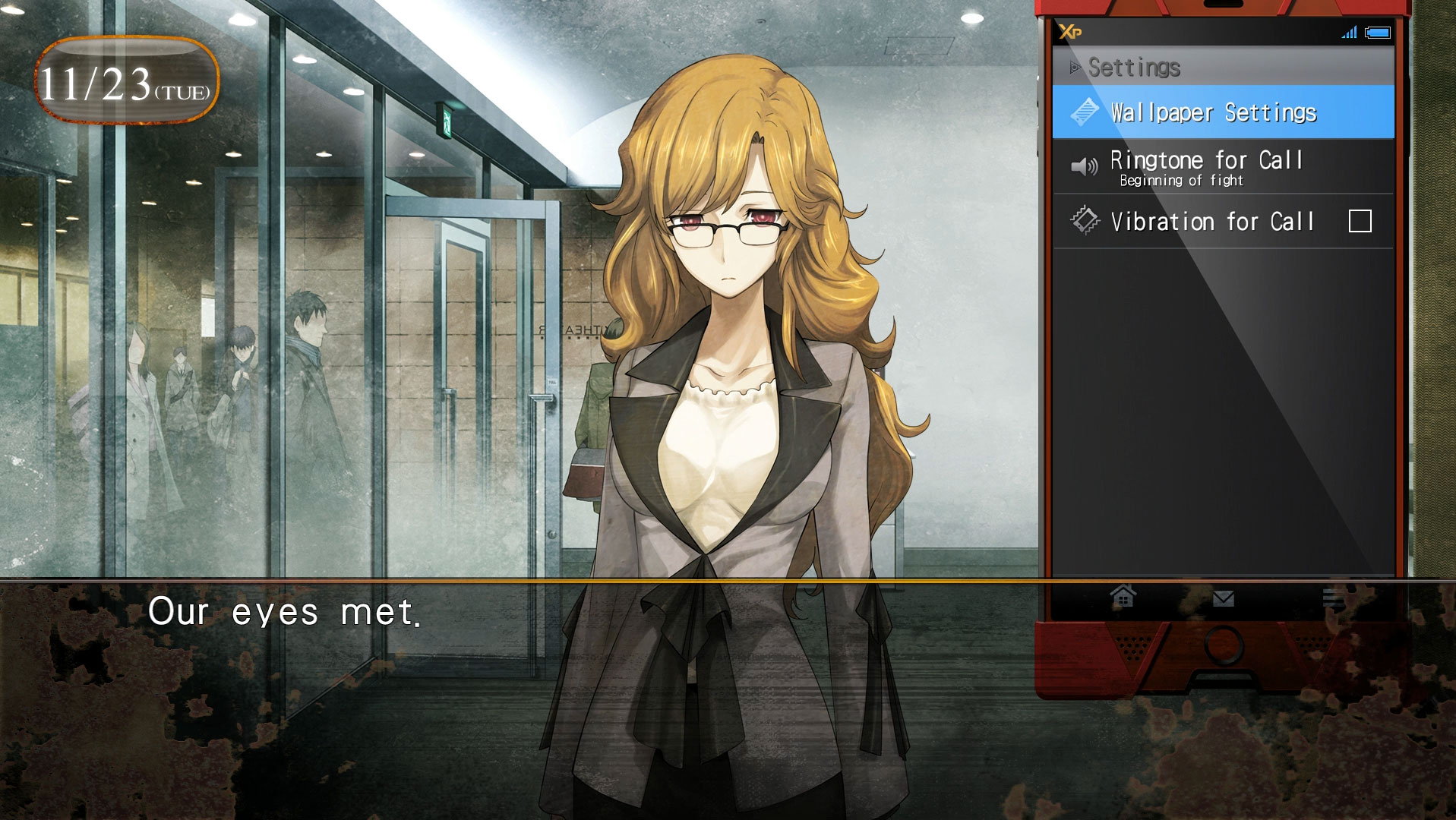1456x820 pixels.
Task: Open Wallpaper Settings on the phone
Action: (x=1222, y=112)
